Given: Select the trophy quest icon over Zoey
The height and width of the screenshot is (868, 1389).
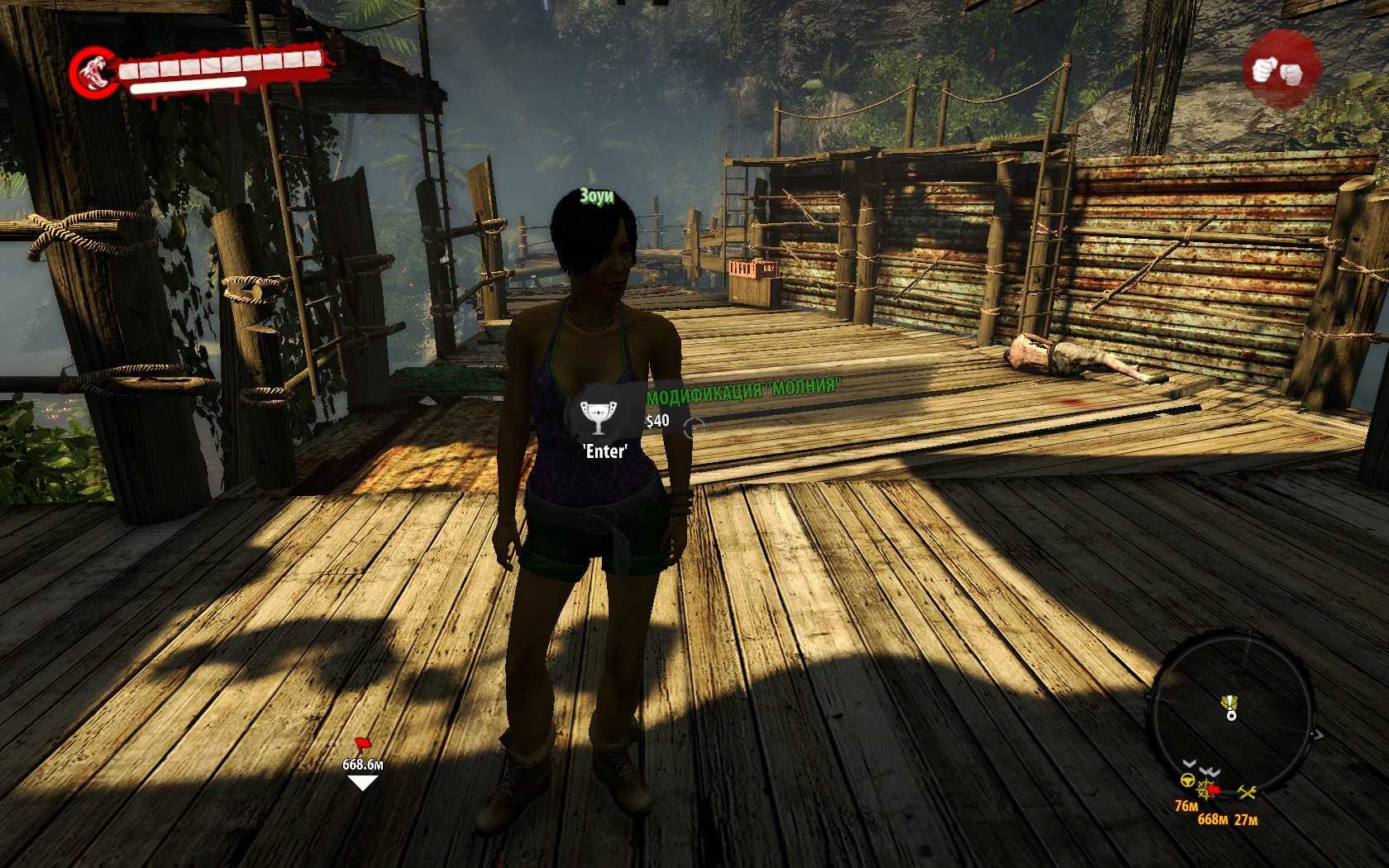Looking at the screenshot, I should click(594, 416).
